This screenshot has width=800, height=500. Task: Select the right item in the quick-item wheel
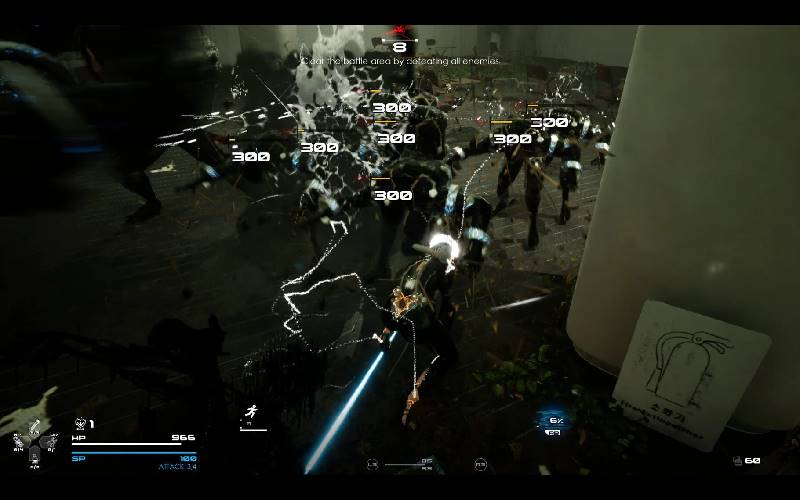click(x=50, y=441)
